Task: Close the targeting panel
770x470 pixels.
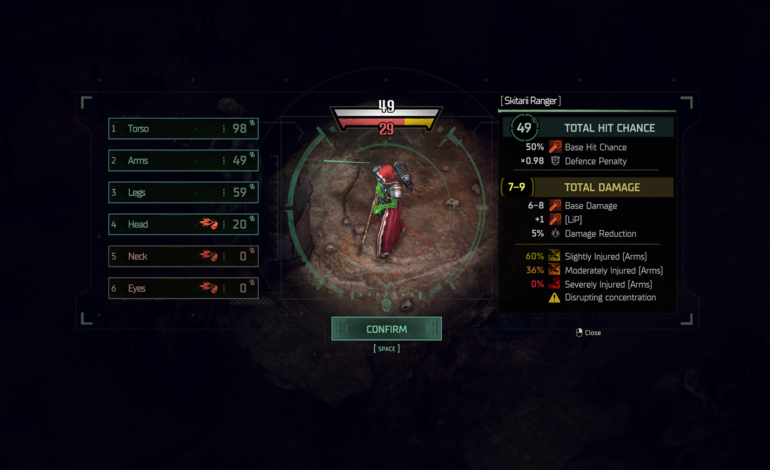Action: pyautogui.click(x=588, y=333)
